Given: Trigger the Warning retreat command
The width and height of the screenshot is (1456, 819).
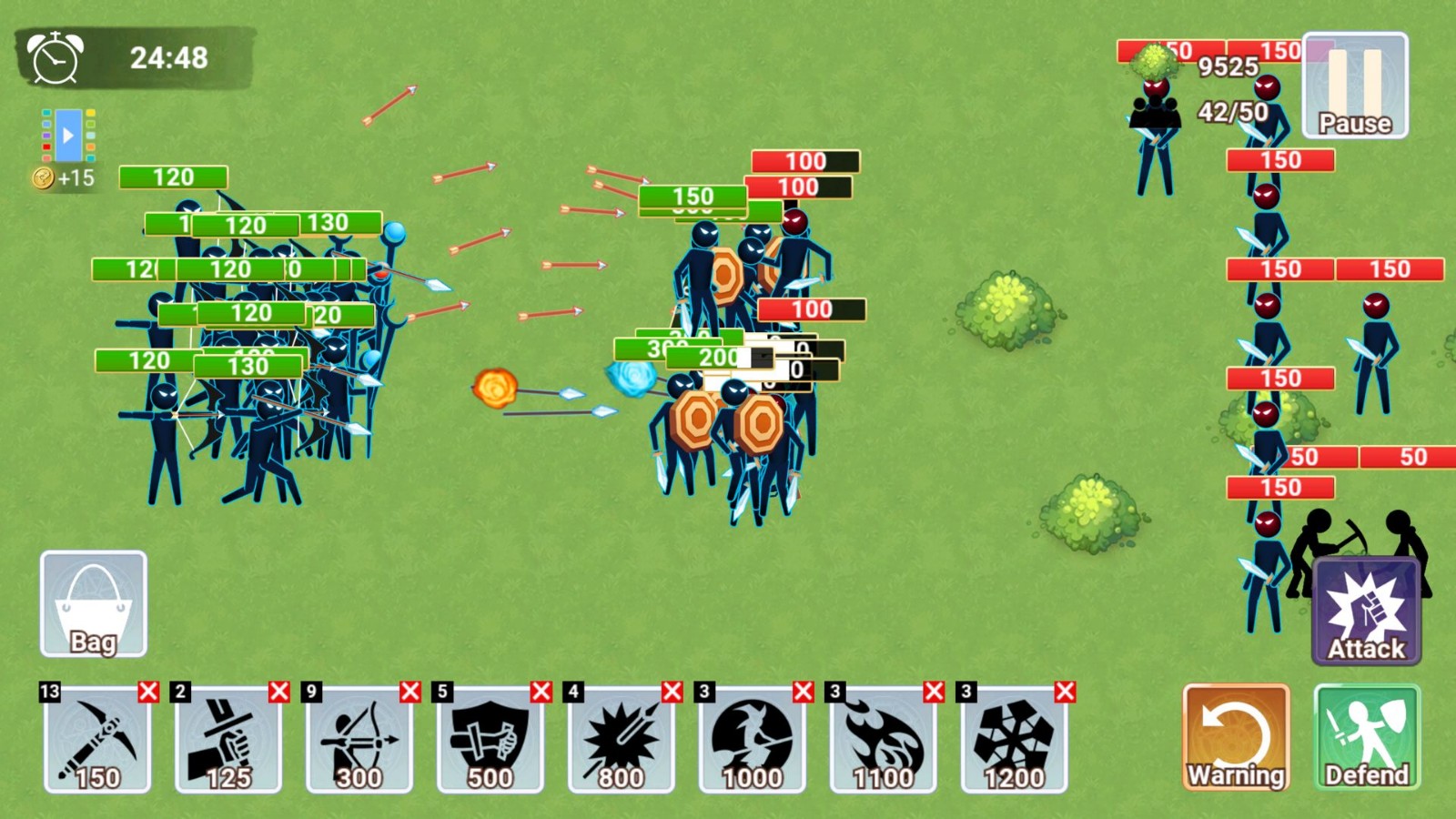Looking at the screenshot, I should pos(1236,737).
